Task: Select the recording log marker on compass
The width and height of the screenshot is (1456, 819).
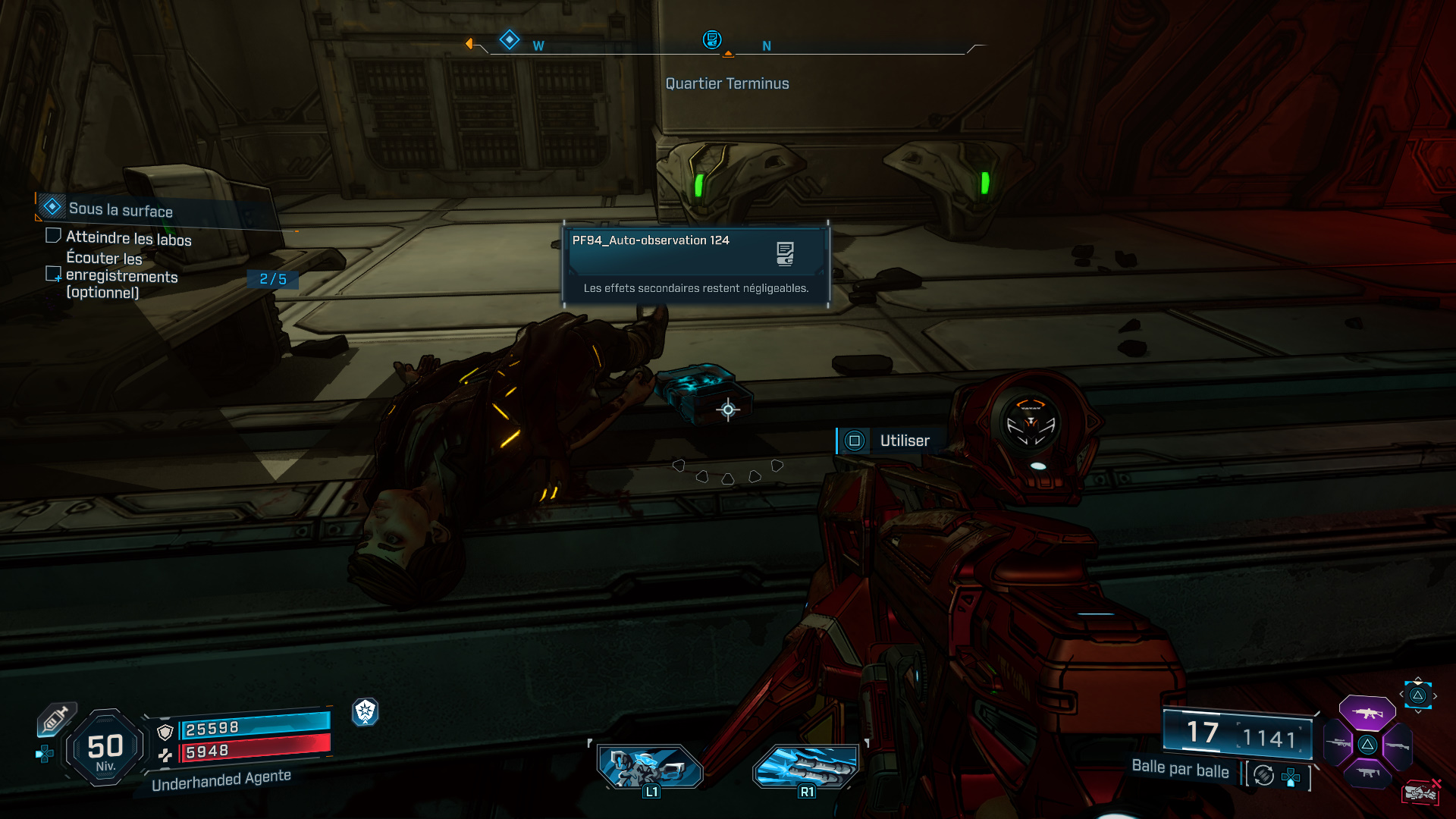Action: pyautogui.click(x=711, y=39)
